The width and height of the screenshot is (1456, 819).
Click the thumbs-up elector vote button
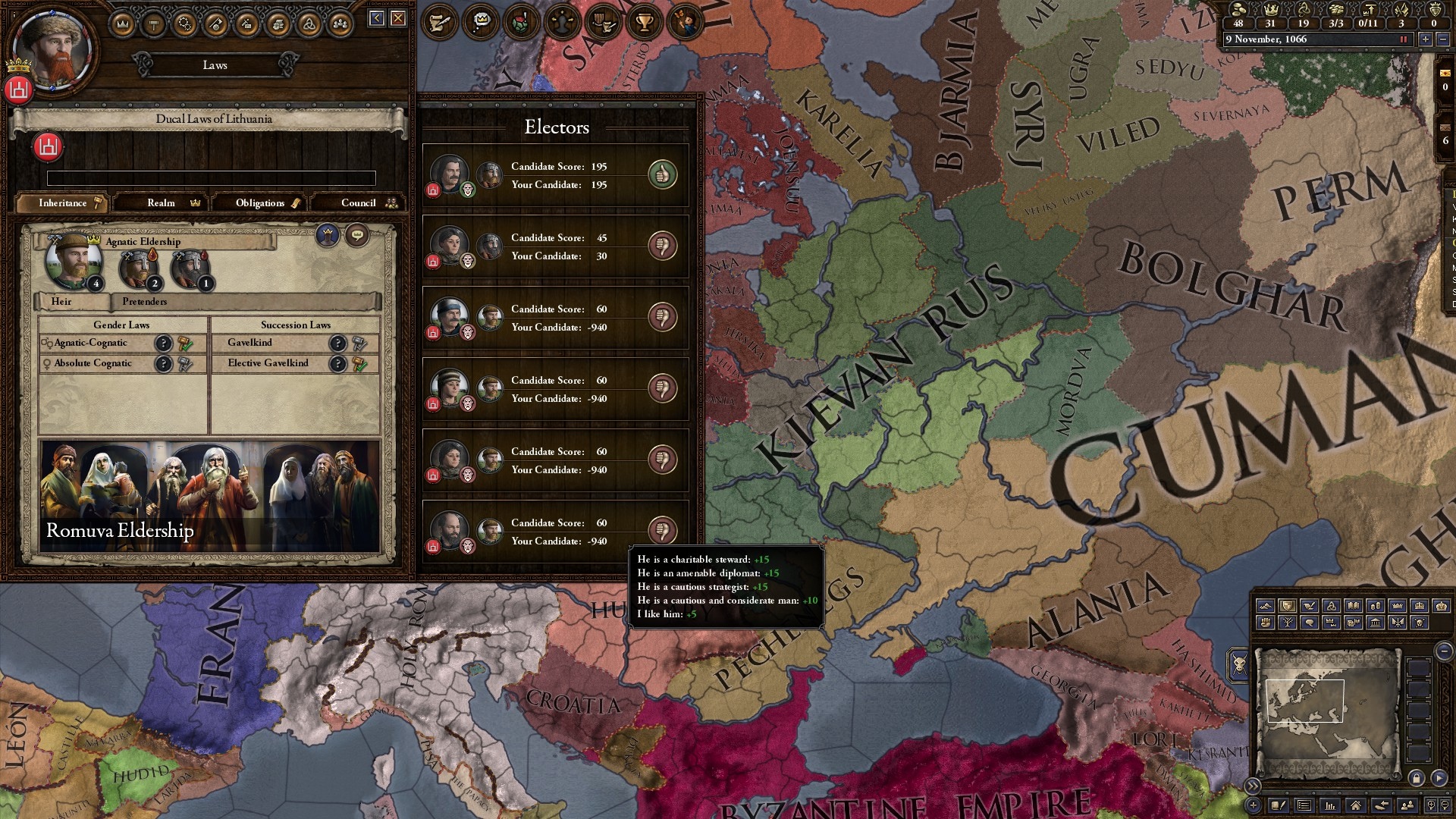click(x=662, y=175)
